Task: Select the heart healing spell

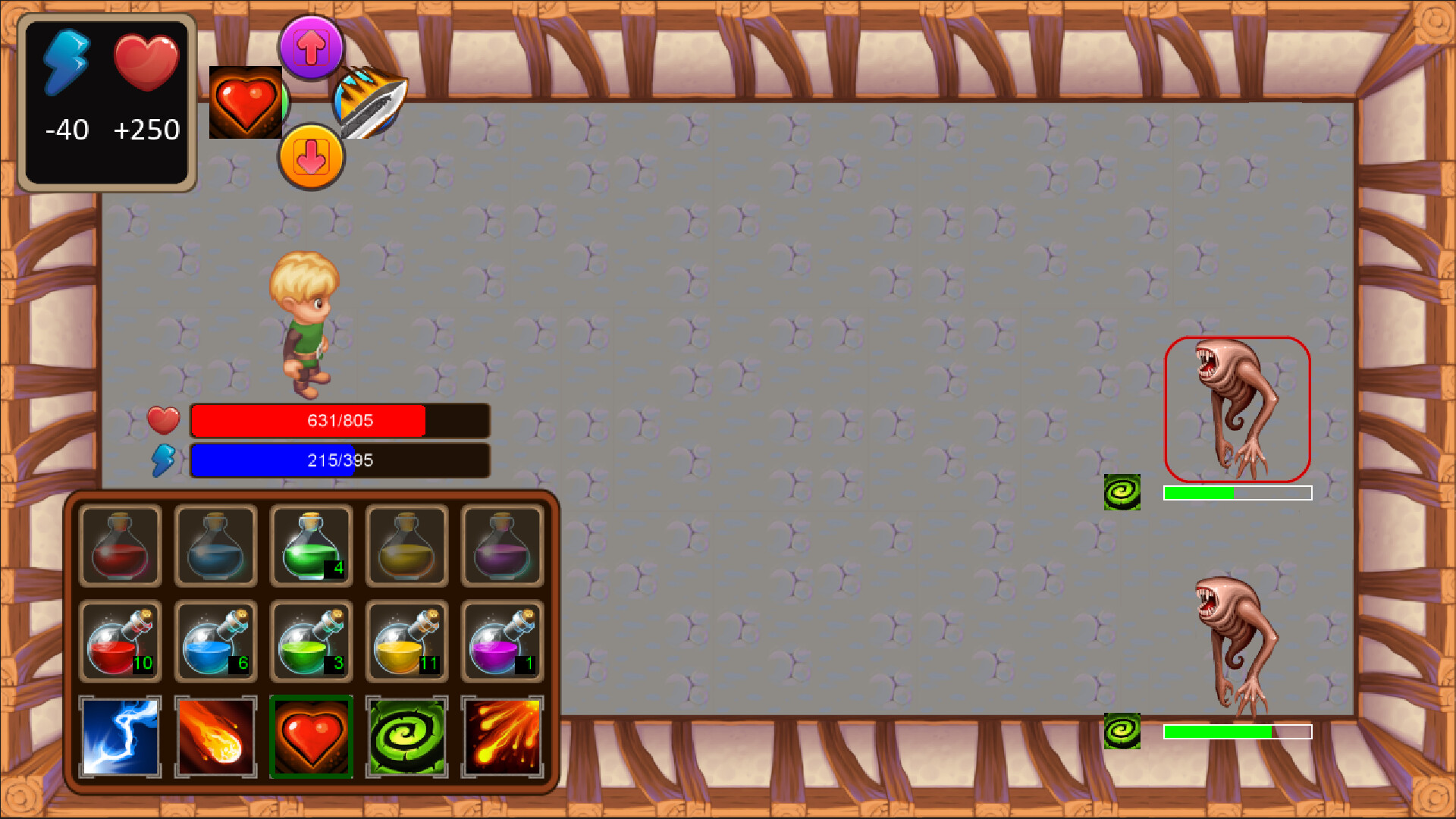Action: [312, 736]
